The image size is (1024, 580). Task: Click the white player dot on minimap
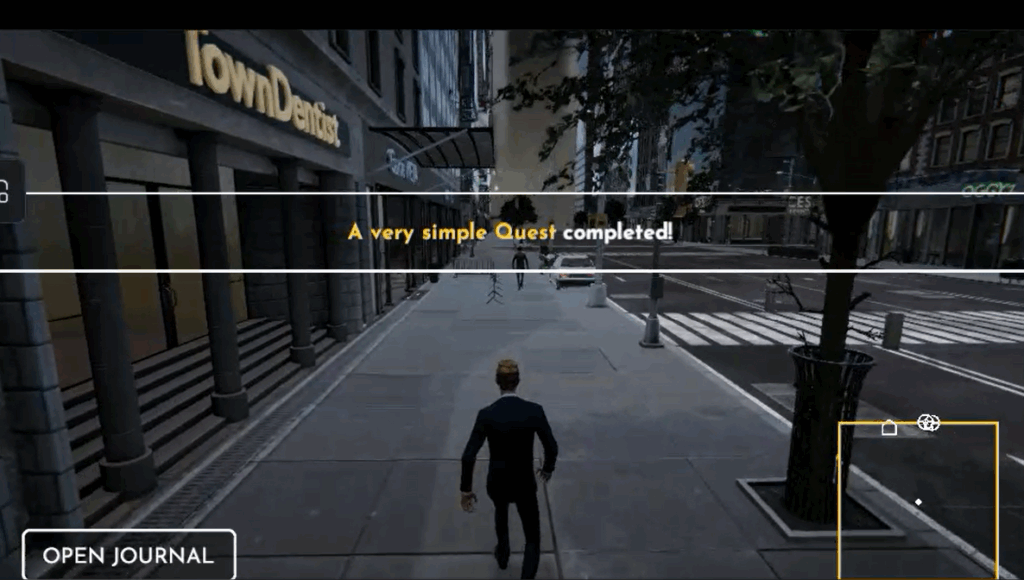click(x=918, y=501)
